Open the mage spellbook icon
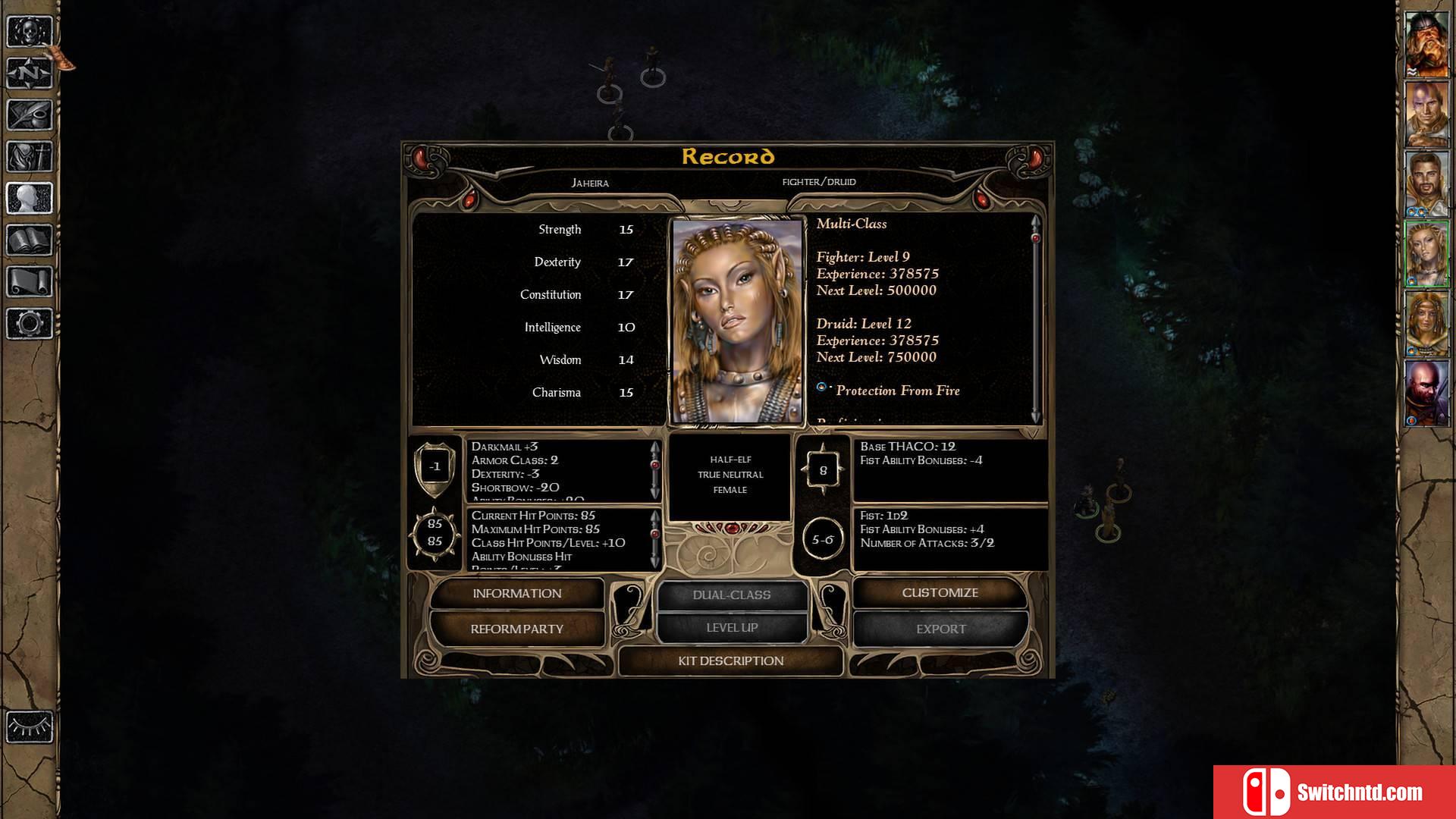1456x819 pixels. [x=30, y=240]
